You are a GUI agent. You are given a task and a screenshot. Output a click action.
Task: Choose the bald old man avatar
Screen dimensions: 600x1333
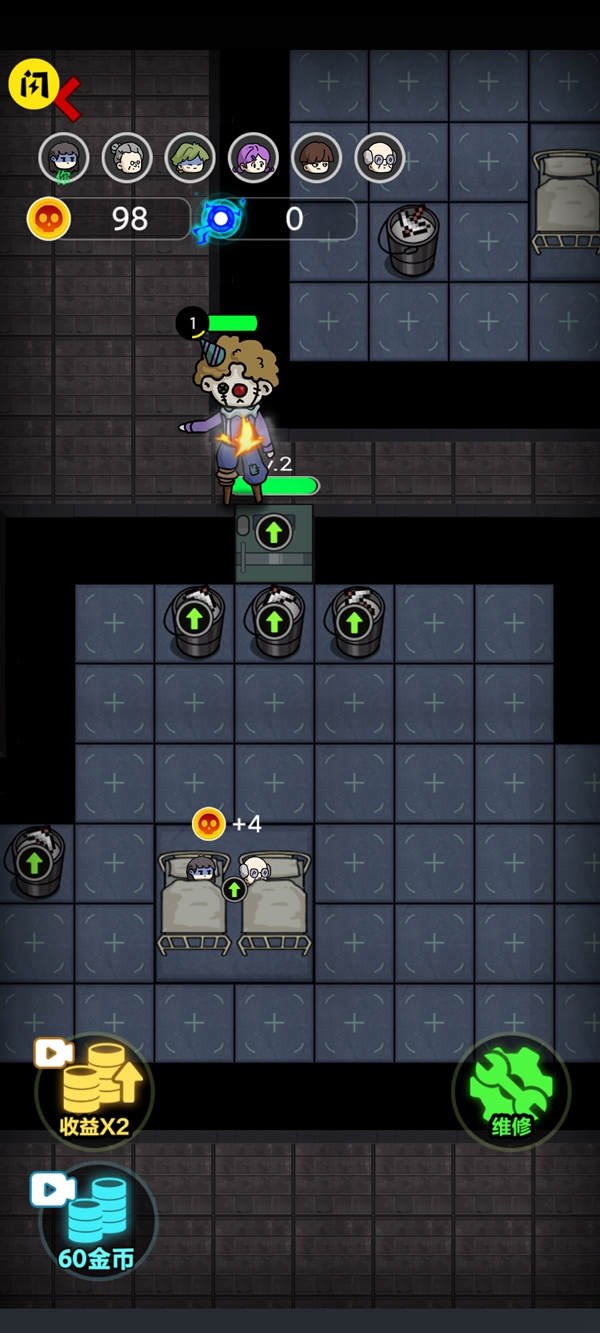380,158
